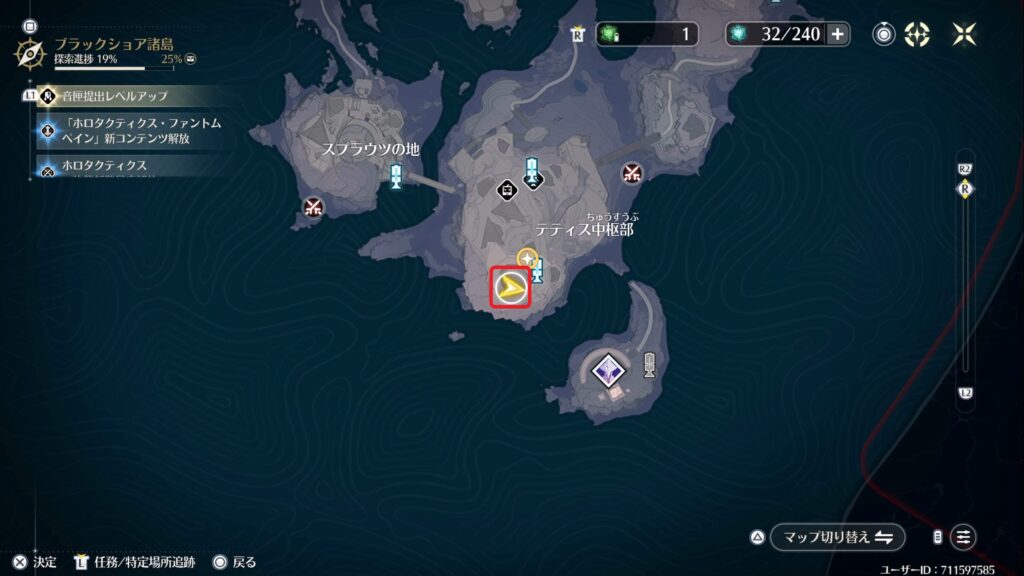Add more with the plus button beside 32/240

[x=838, y=34]
